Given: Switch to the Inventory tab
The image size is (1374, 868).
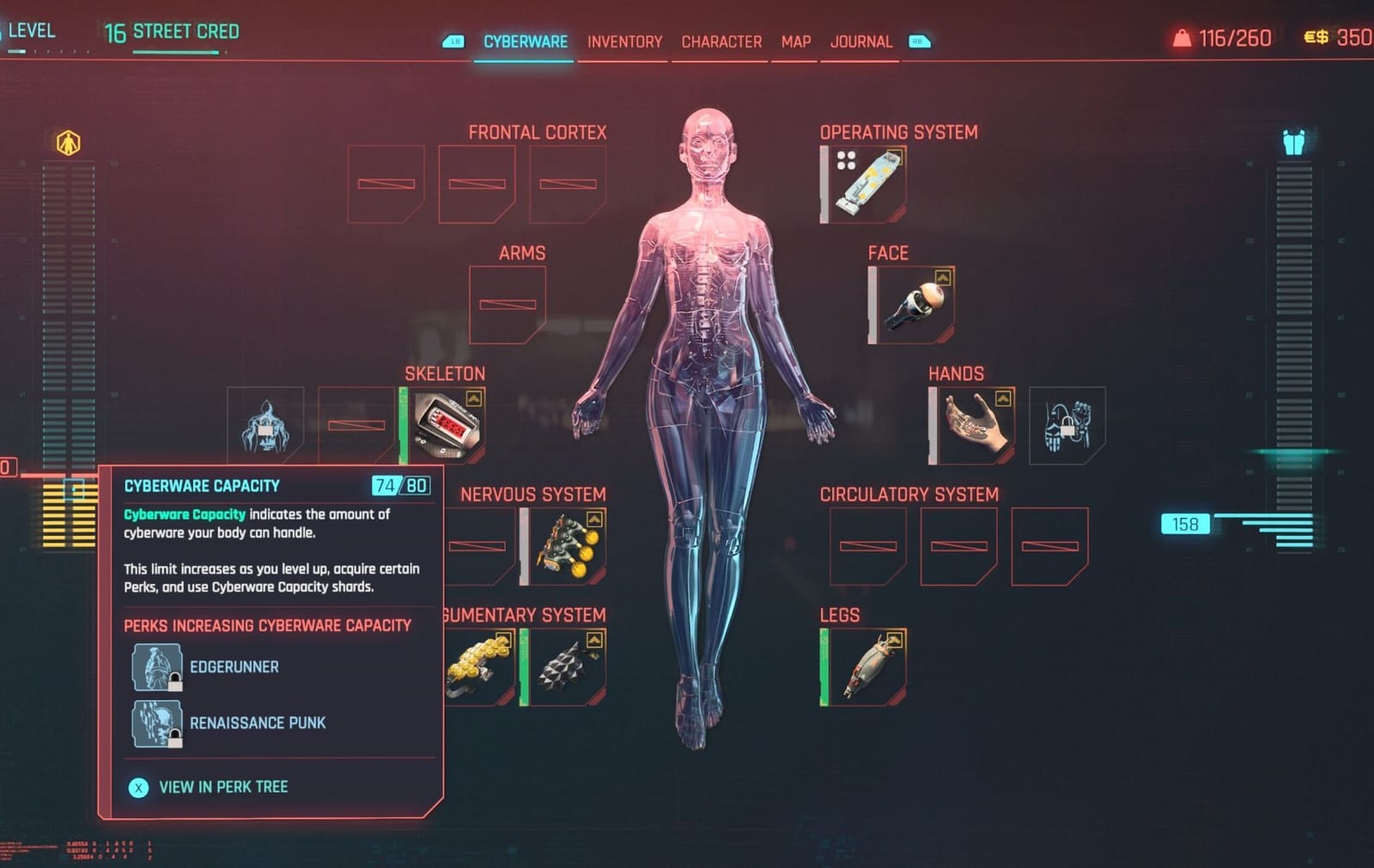Looking at the screenshot, I should (624, 41).
